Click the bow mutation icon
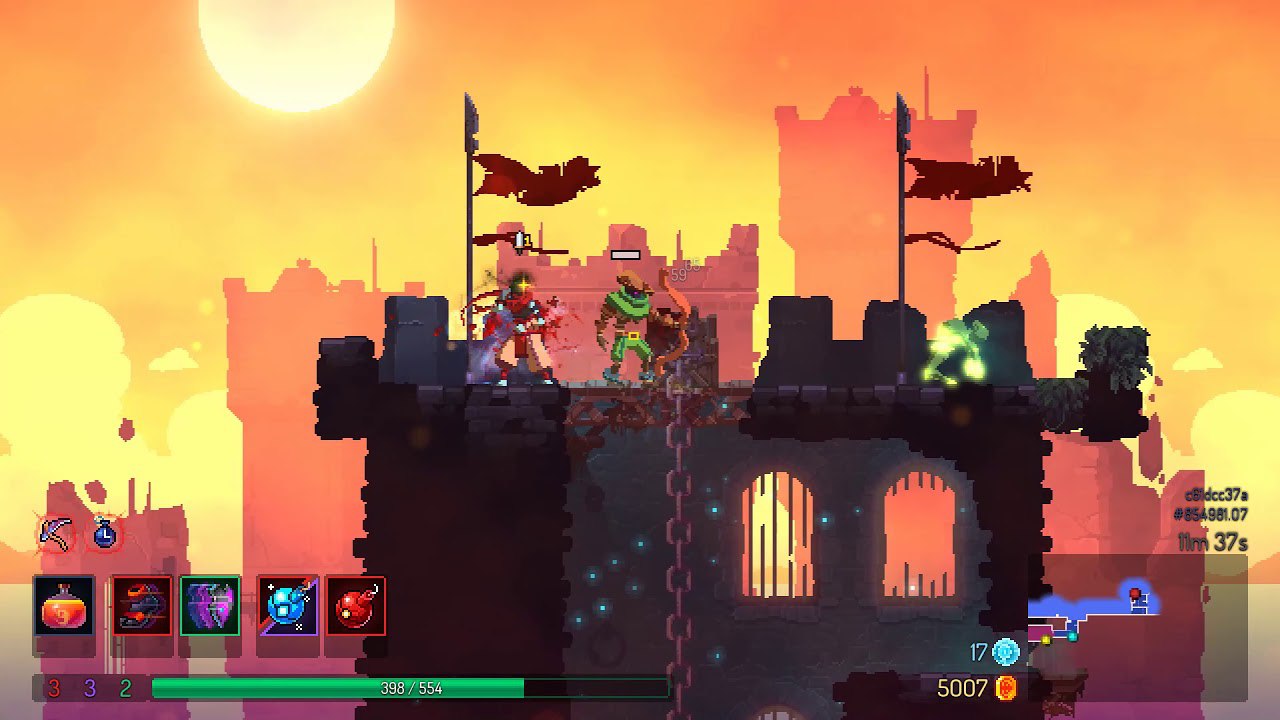 [55, 532]
